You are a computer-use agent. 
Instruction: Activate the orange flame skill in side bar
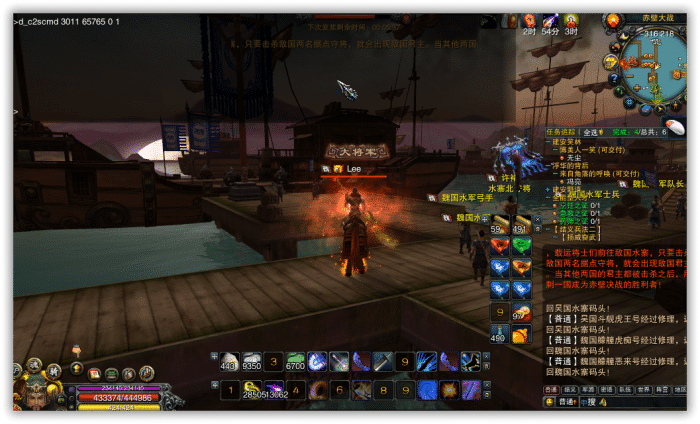click(521, 267)
